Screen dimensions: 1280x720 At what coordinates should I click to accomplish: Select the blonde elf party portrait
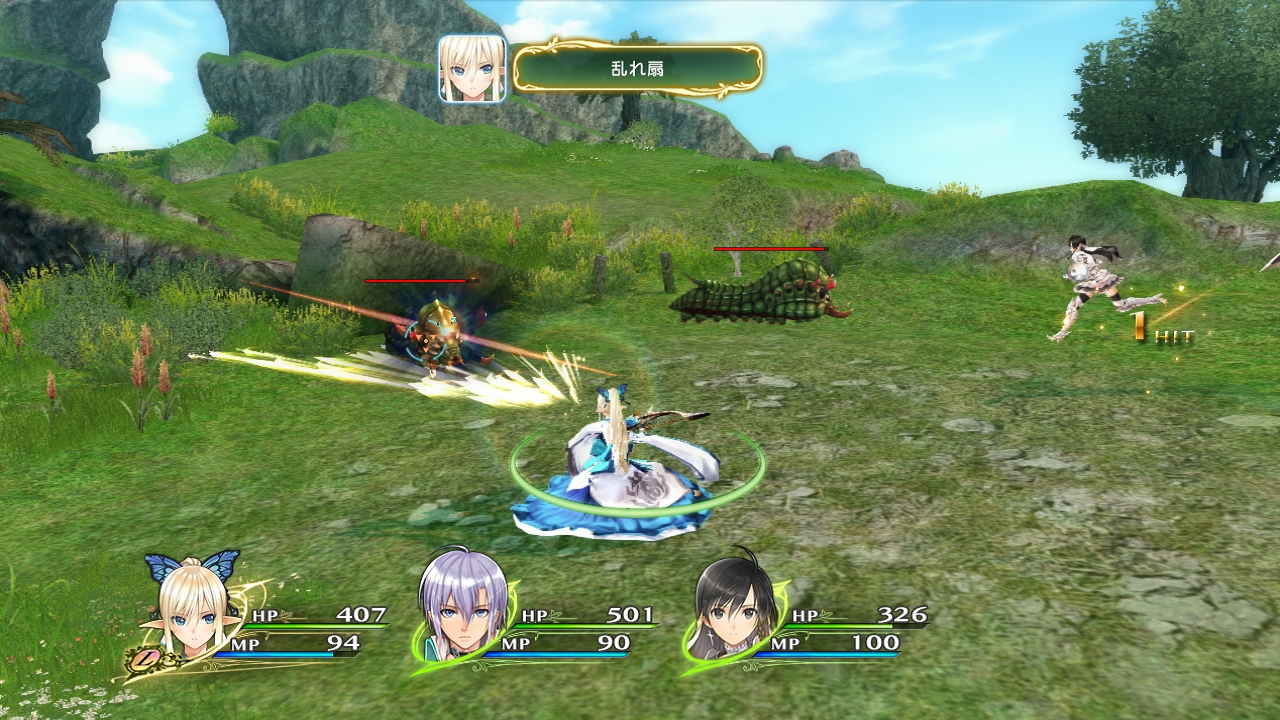coord(192,612)
